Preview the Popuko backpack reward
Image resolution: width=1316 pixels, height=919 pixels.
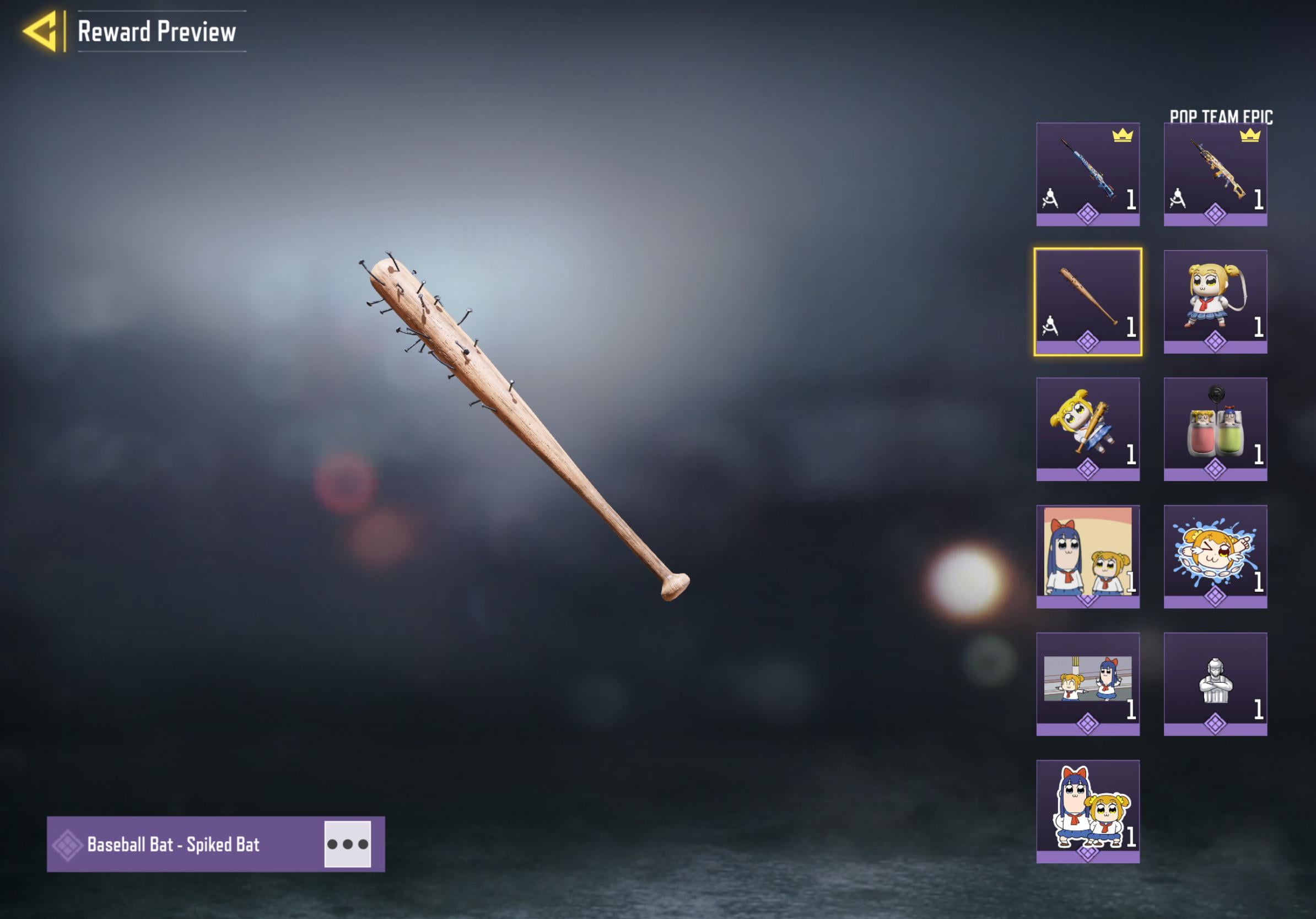coord(1215,302)
